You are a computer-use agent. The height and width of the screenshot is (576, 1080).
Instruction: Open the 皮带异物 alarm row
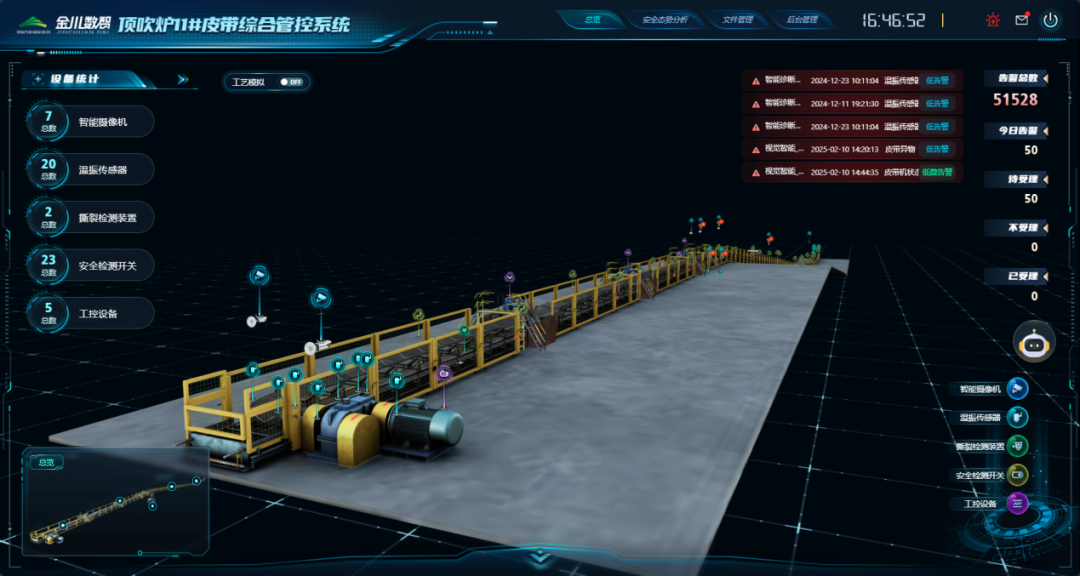851,149
